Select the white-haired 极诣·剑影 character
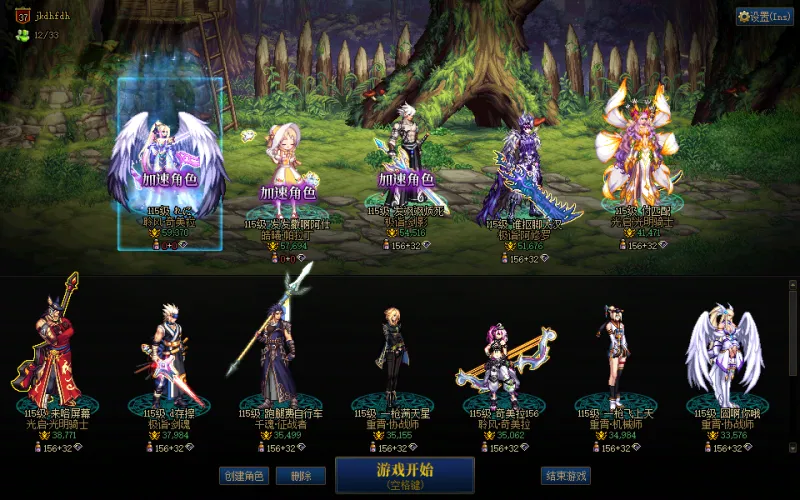 405,160
